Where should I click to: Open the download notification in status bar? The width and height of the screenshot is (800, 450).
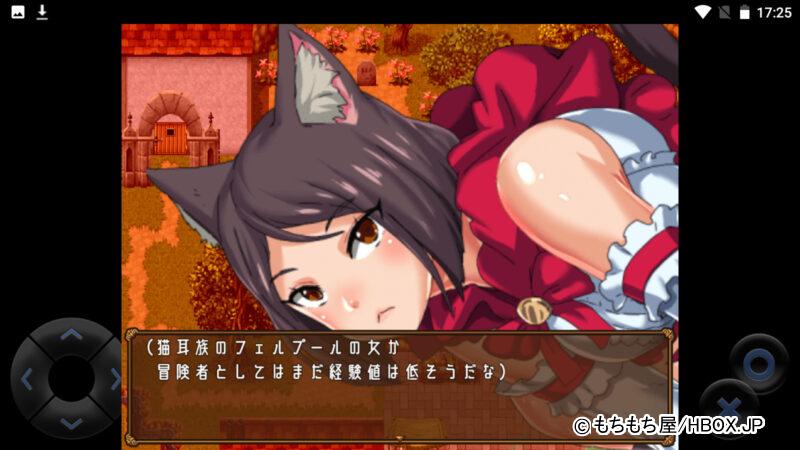coord(42,12)
